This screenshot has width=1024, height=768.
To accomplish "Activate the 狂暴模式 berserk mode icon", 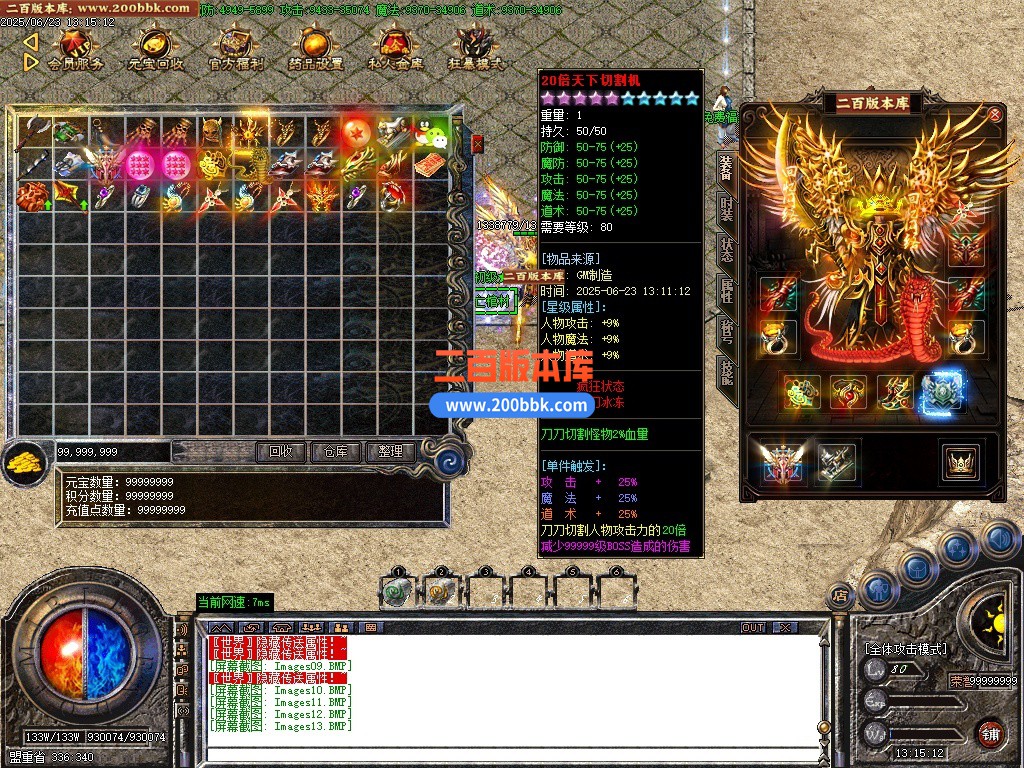I will click(476, 48).
